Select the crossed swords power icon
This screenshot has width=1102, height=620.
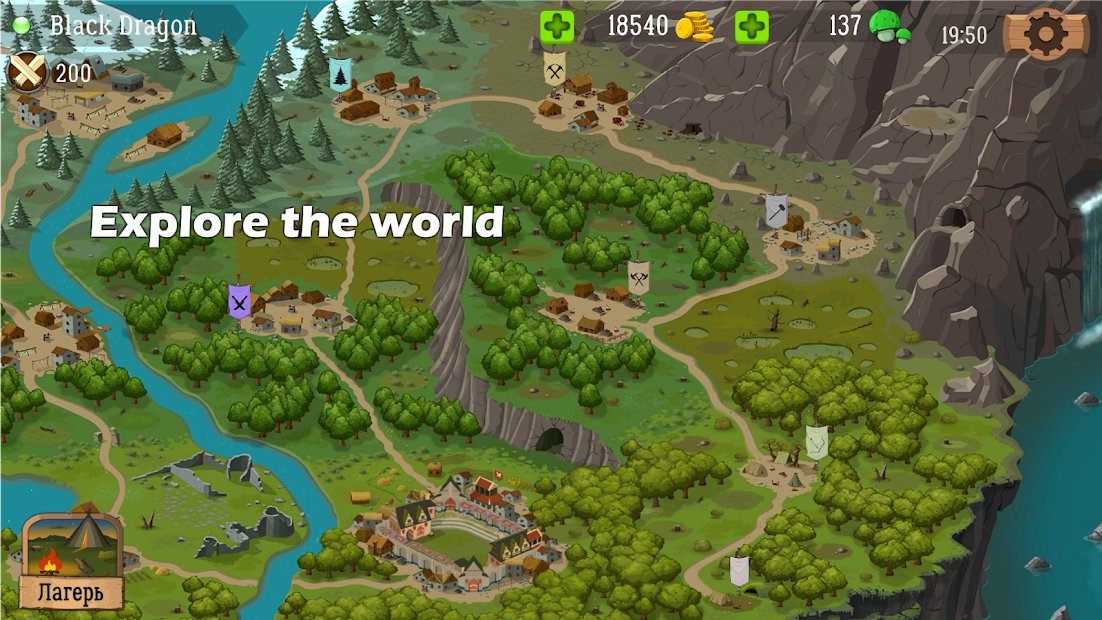(29, 71)
